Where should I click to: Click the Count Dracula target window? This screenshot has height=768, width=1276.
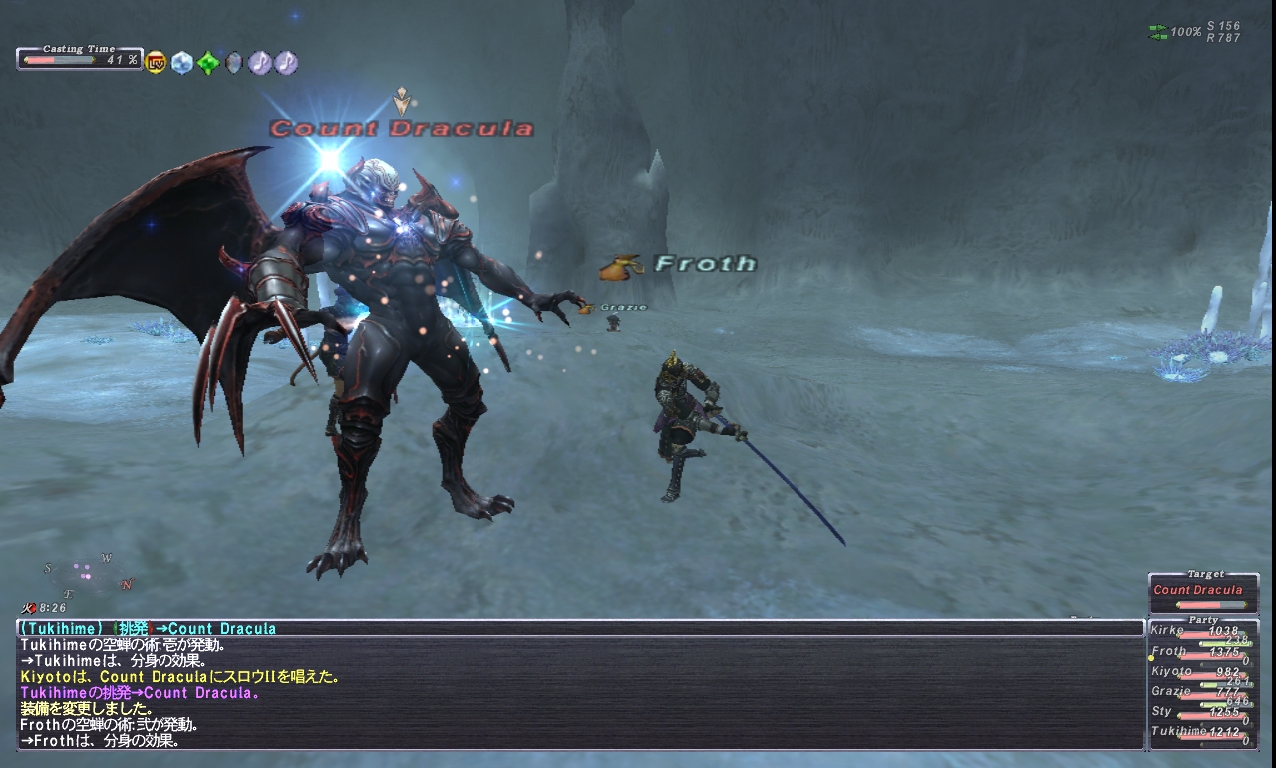click(1203, 591)
